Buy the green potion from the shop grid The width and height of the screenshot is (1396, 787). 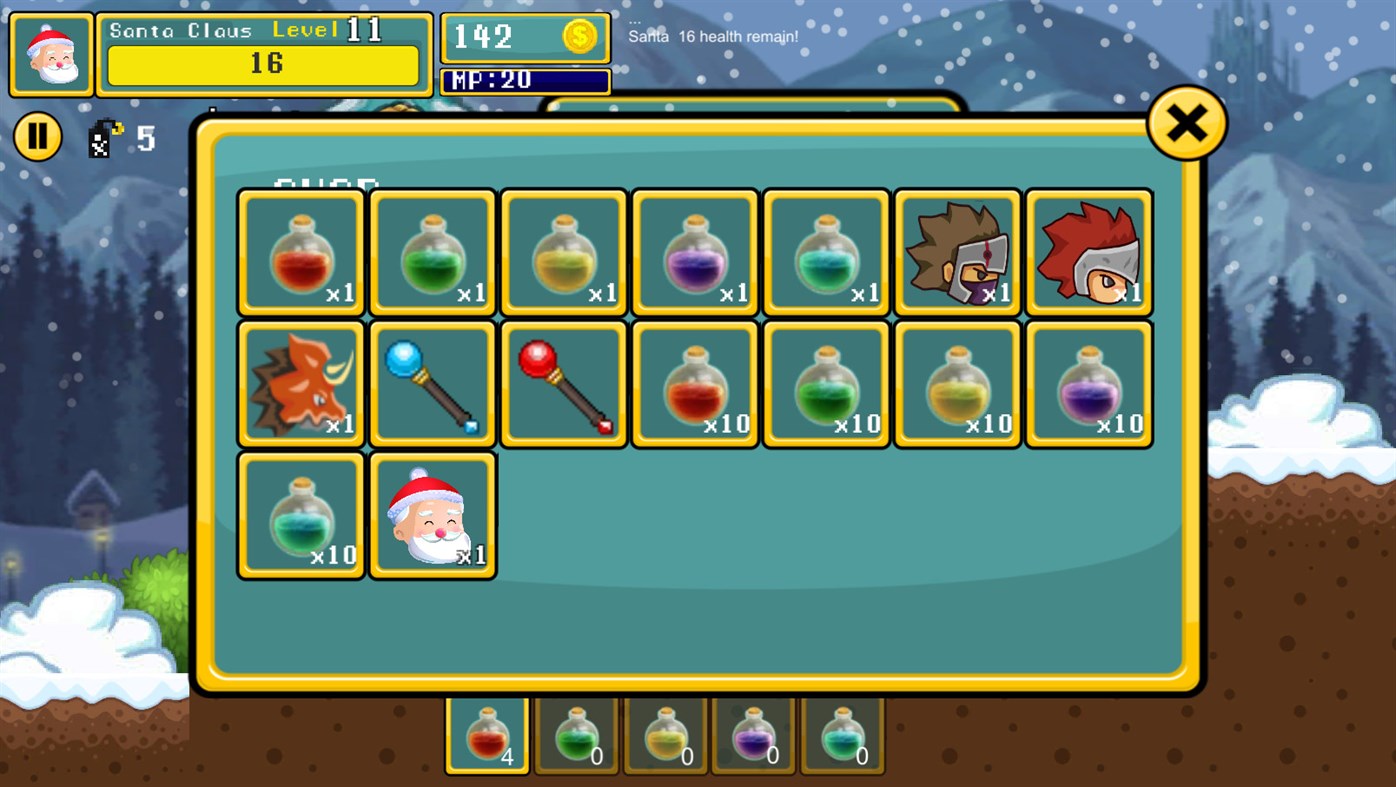click(x=431, y=251)
